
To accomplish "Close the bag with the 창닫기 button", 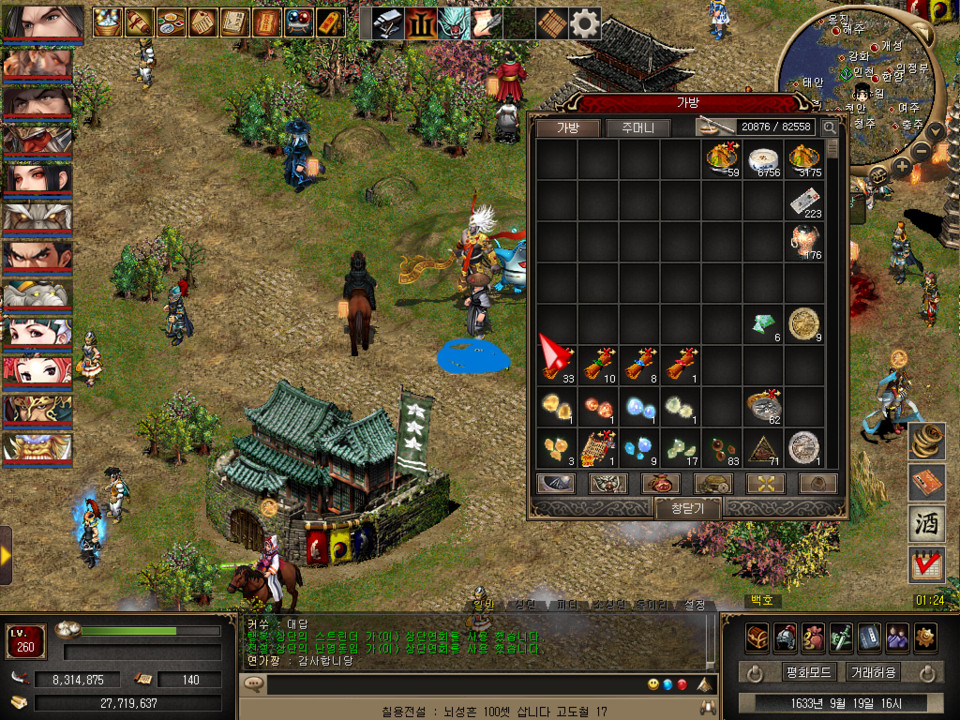I will [686, 508].
